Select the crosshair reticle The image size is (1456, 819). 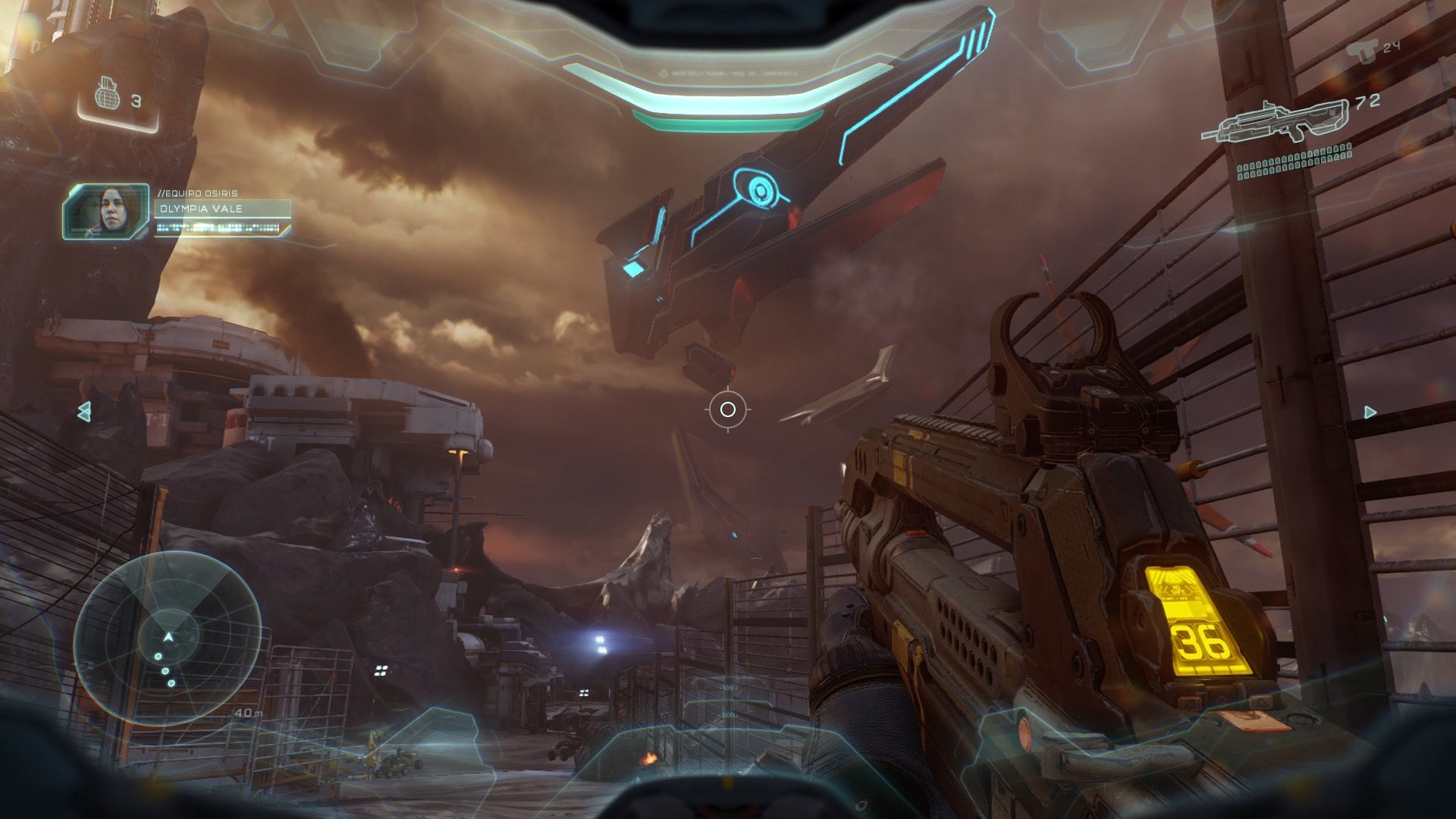pos(729,409)
